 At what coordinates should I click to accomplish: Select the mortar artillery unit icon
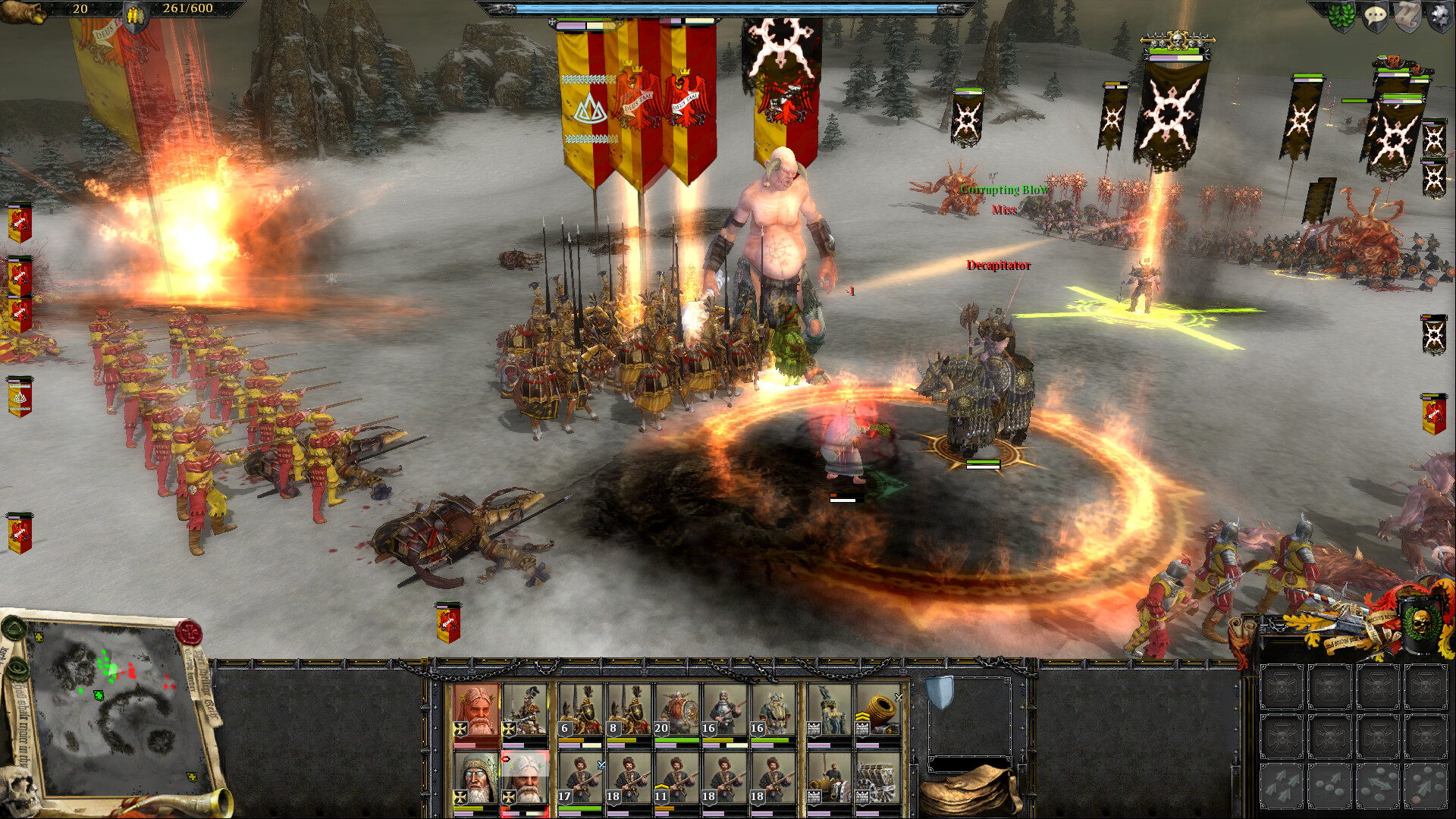click(877, 708)
